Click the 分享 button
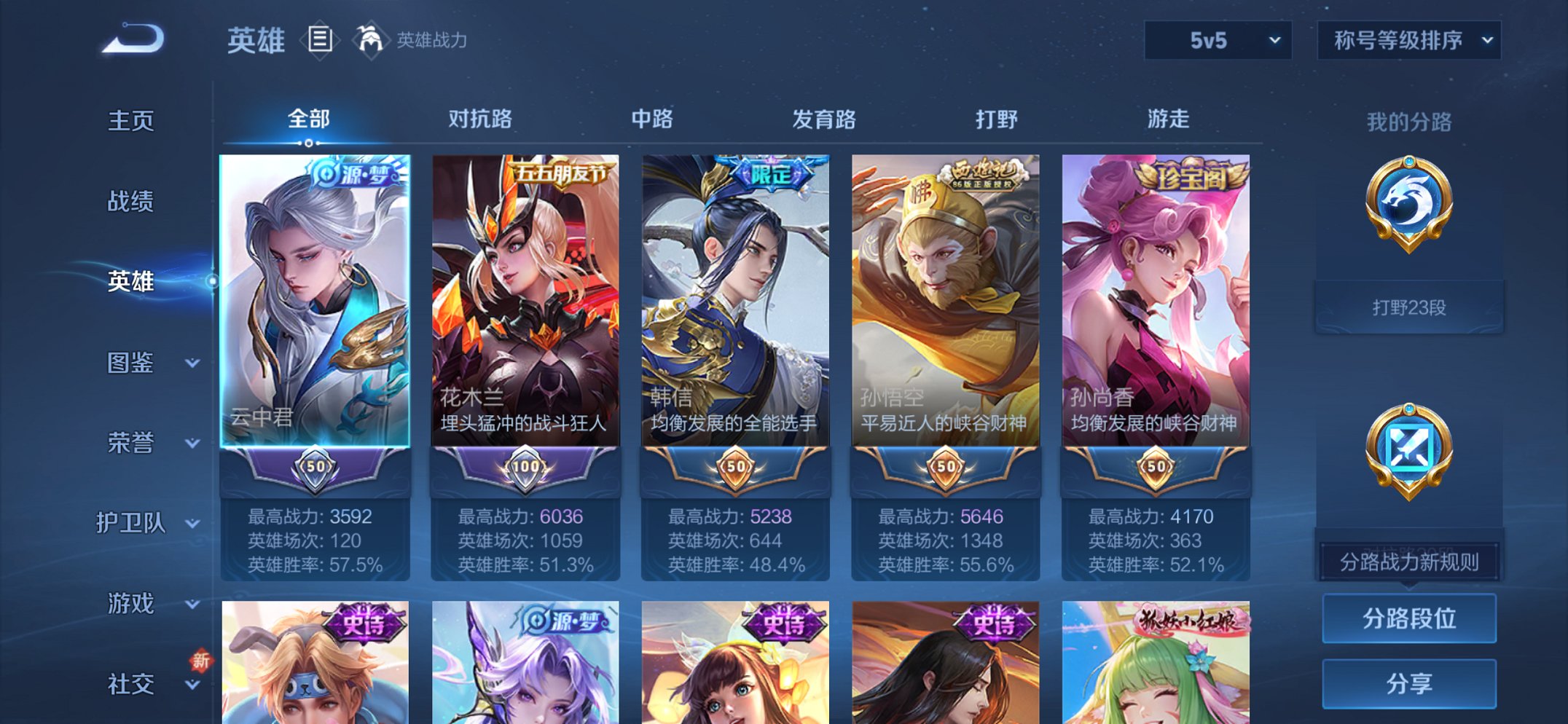The height and width of the screenshot is (724, 1568). click(1409, 682)
